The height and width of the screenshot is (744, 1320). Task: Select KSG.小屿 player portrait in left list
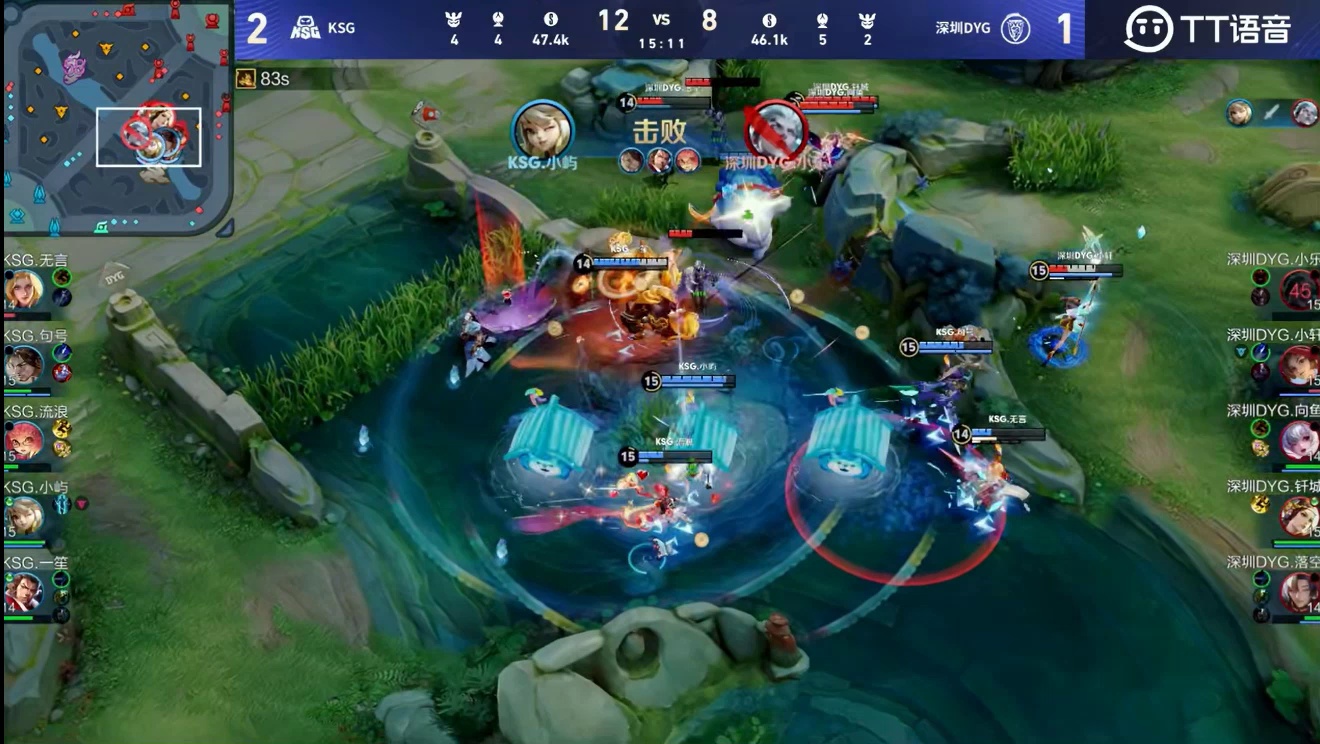click(24, 517)
